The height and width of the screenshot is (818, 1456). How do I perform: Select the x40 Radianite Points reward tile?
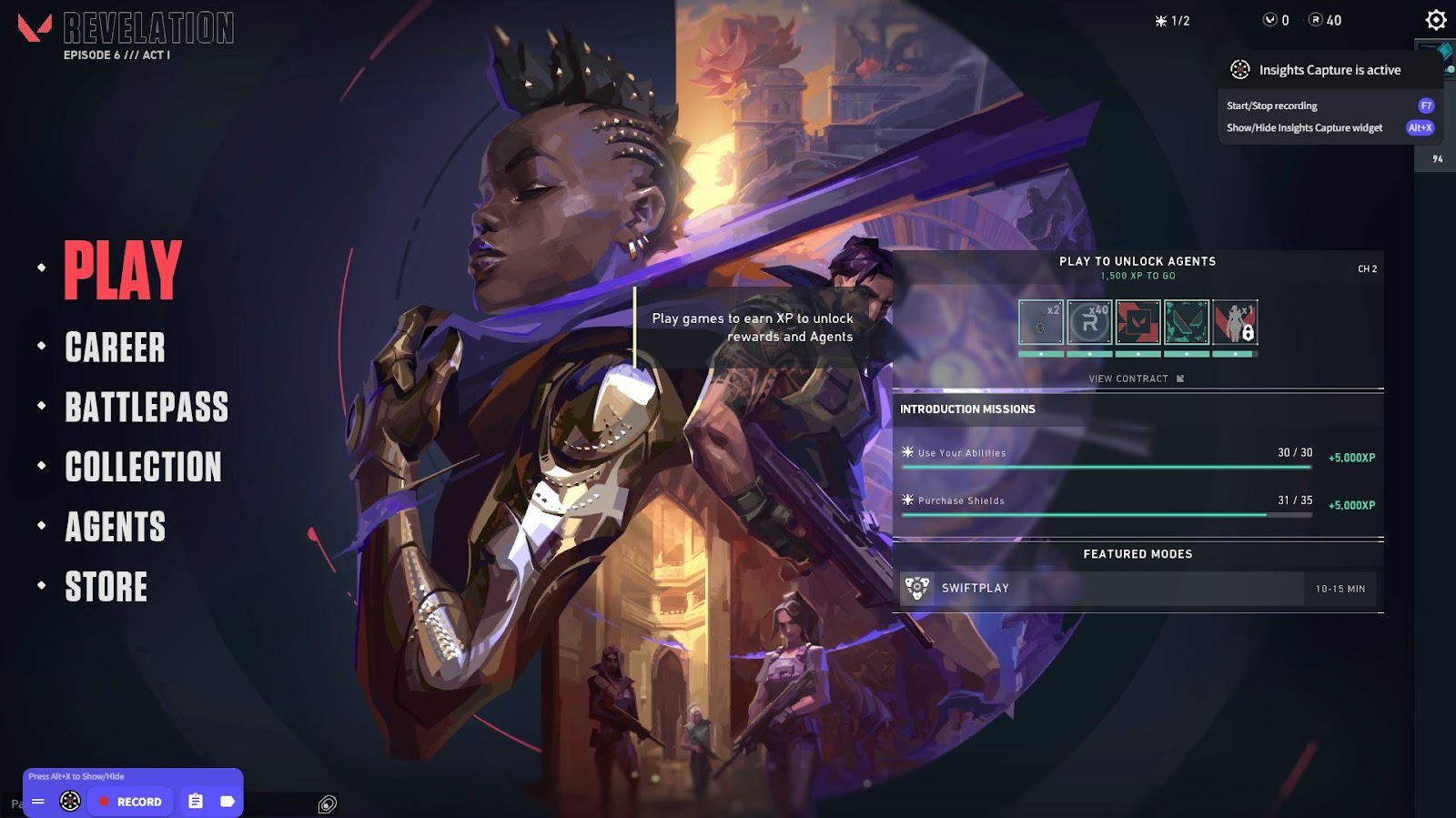click(1089, 322)
